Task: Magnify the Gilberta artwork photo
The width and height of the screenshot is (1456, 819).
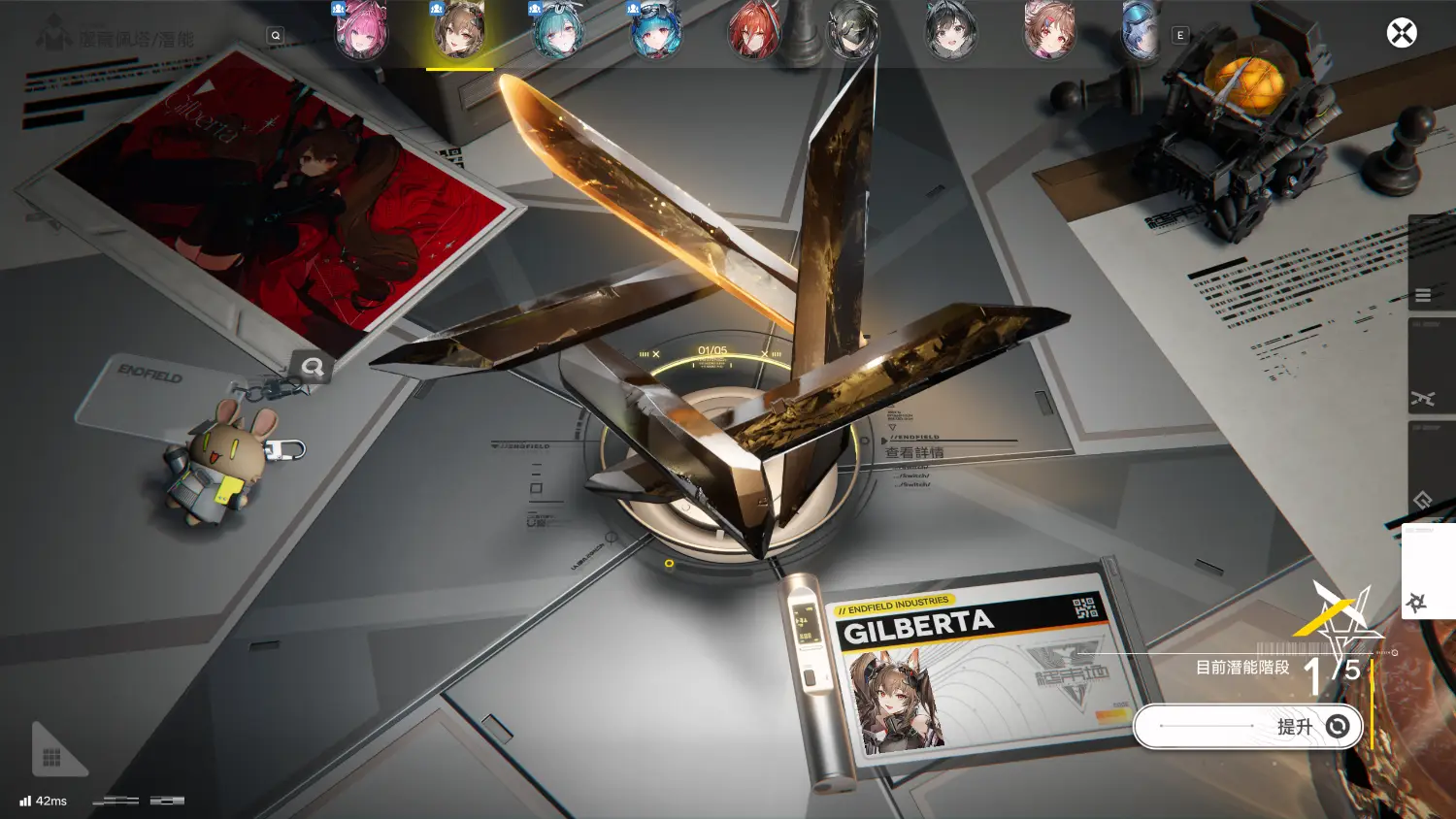Action: [x=312, y=367]
